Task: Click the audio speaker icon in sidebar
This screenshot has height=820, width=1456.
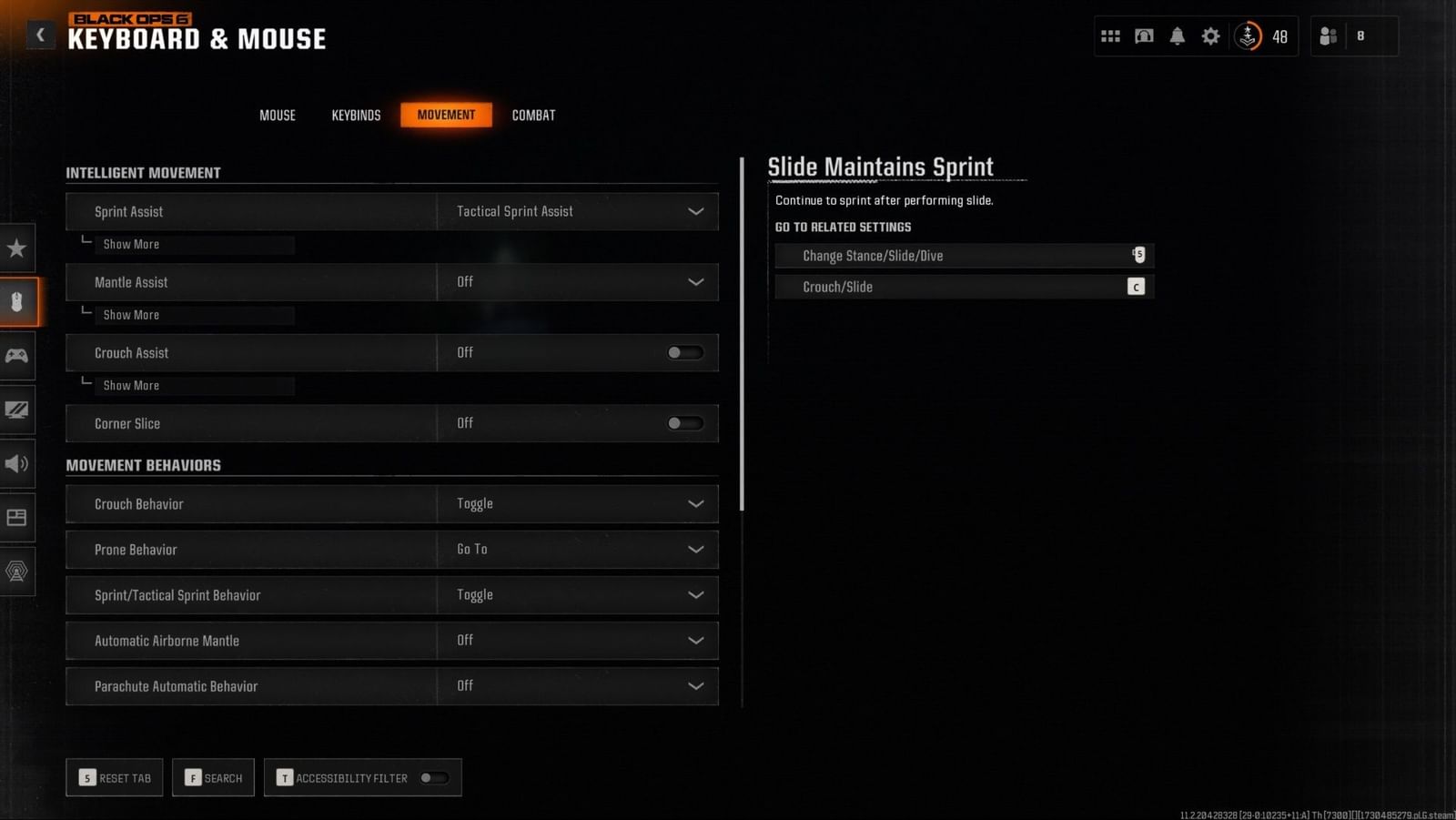Action: pyautogui.click(x=16, y=464)
